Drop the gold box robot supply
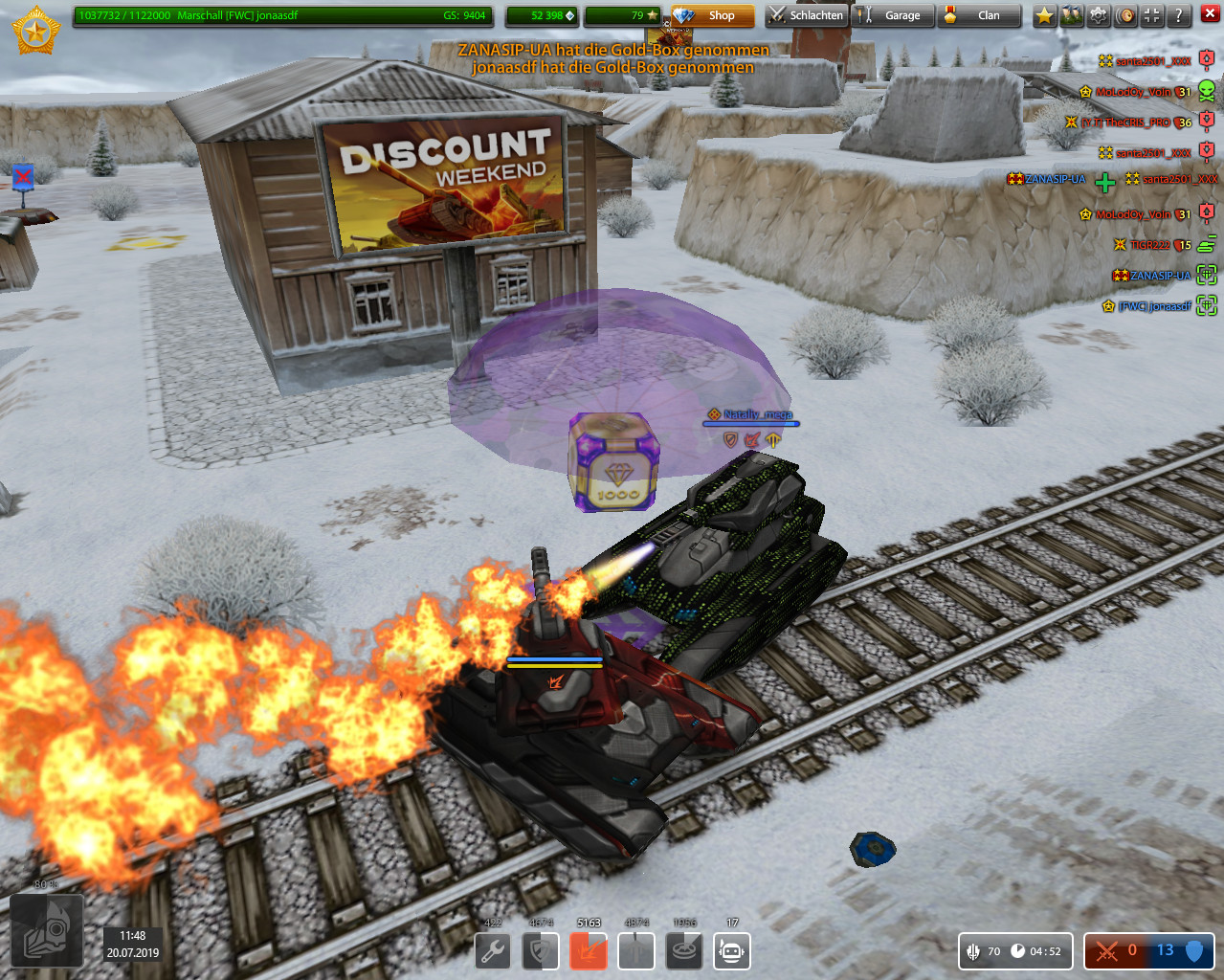This screenshot has width=1224, height=980. (732, 951)
